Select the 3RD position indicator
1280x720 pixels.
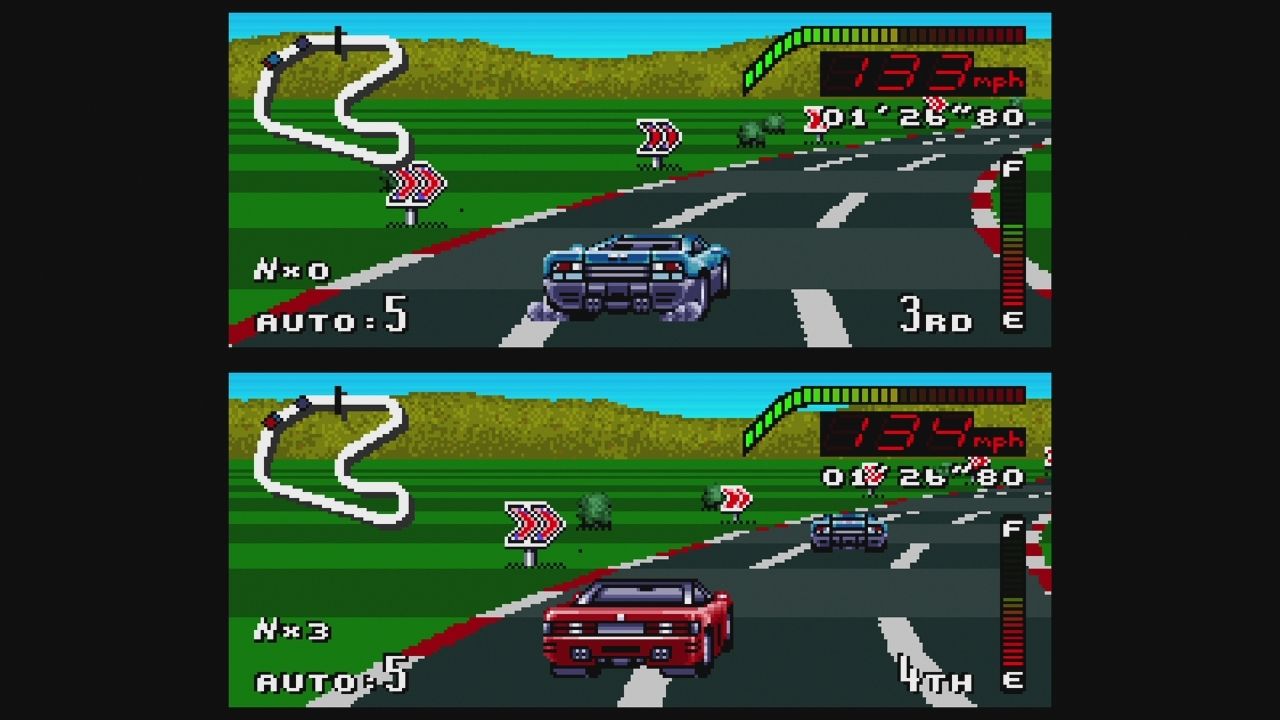click(x=936, y=310)
